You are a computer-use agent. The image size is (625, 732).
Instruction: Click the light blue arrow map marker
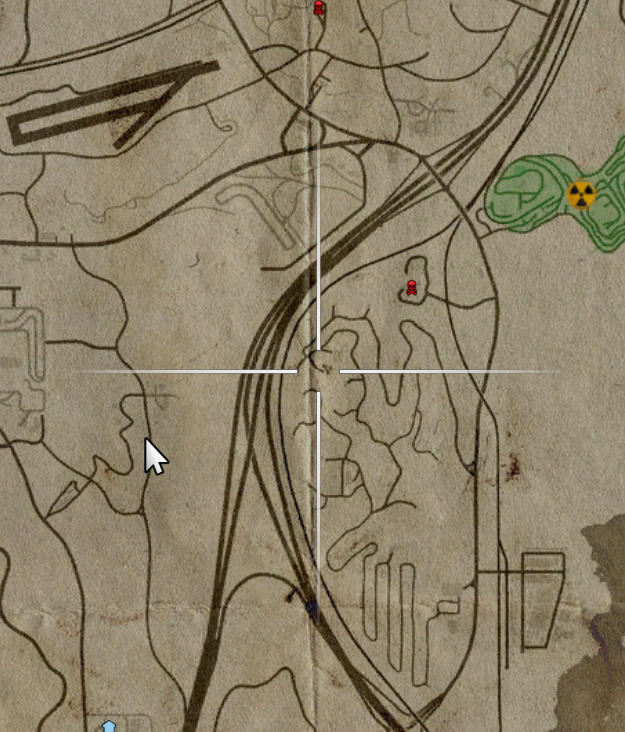point(109,725)
